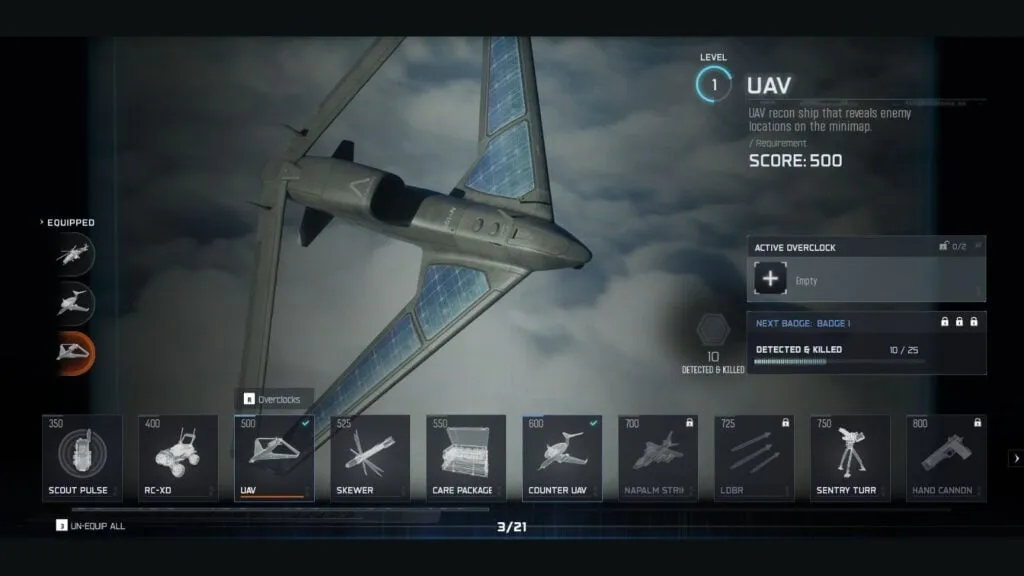
Task: Show more scorestreaks with the right arrow
Action: [x=1016, y=459]
